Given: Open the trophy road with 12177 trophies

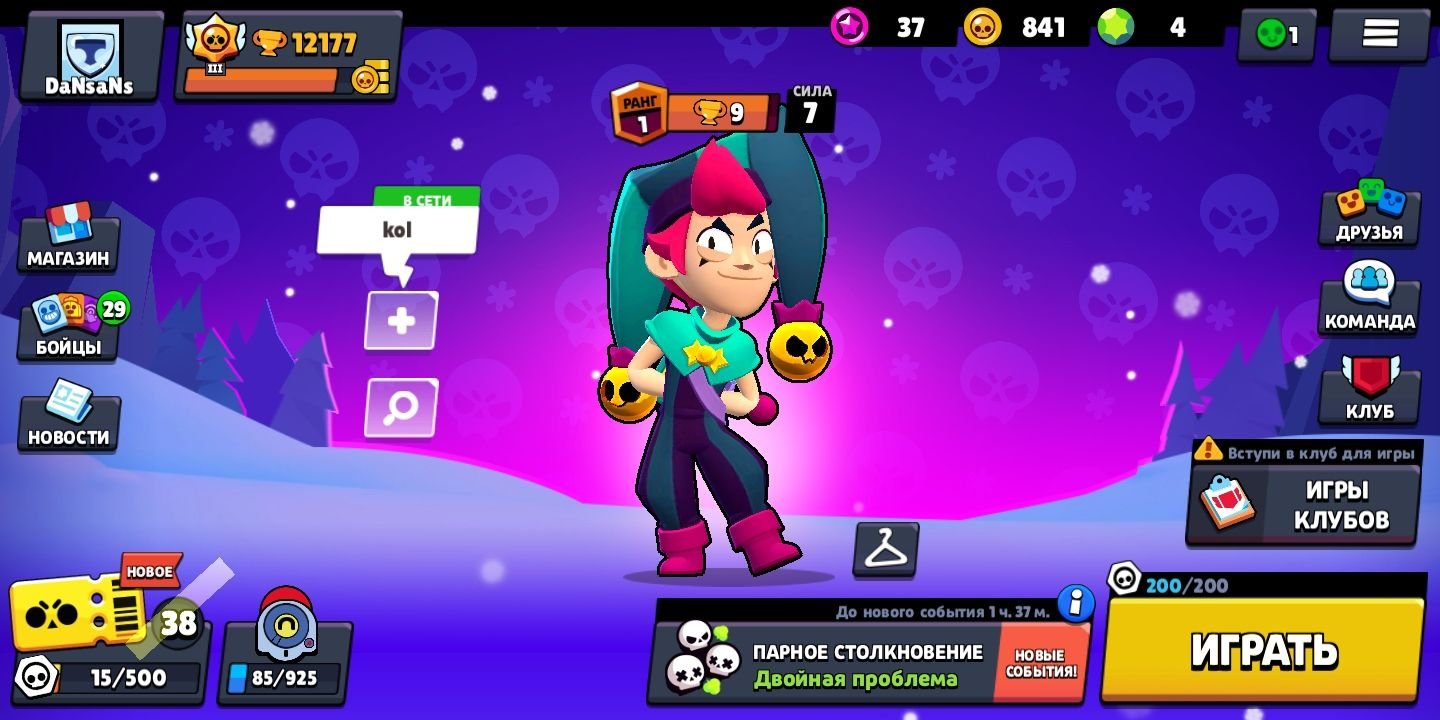Looking at the screenshot, I should 288,57.
